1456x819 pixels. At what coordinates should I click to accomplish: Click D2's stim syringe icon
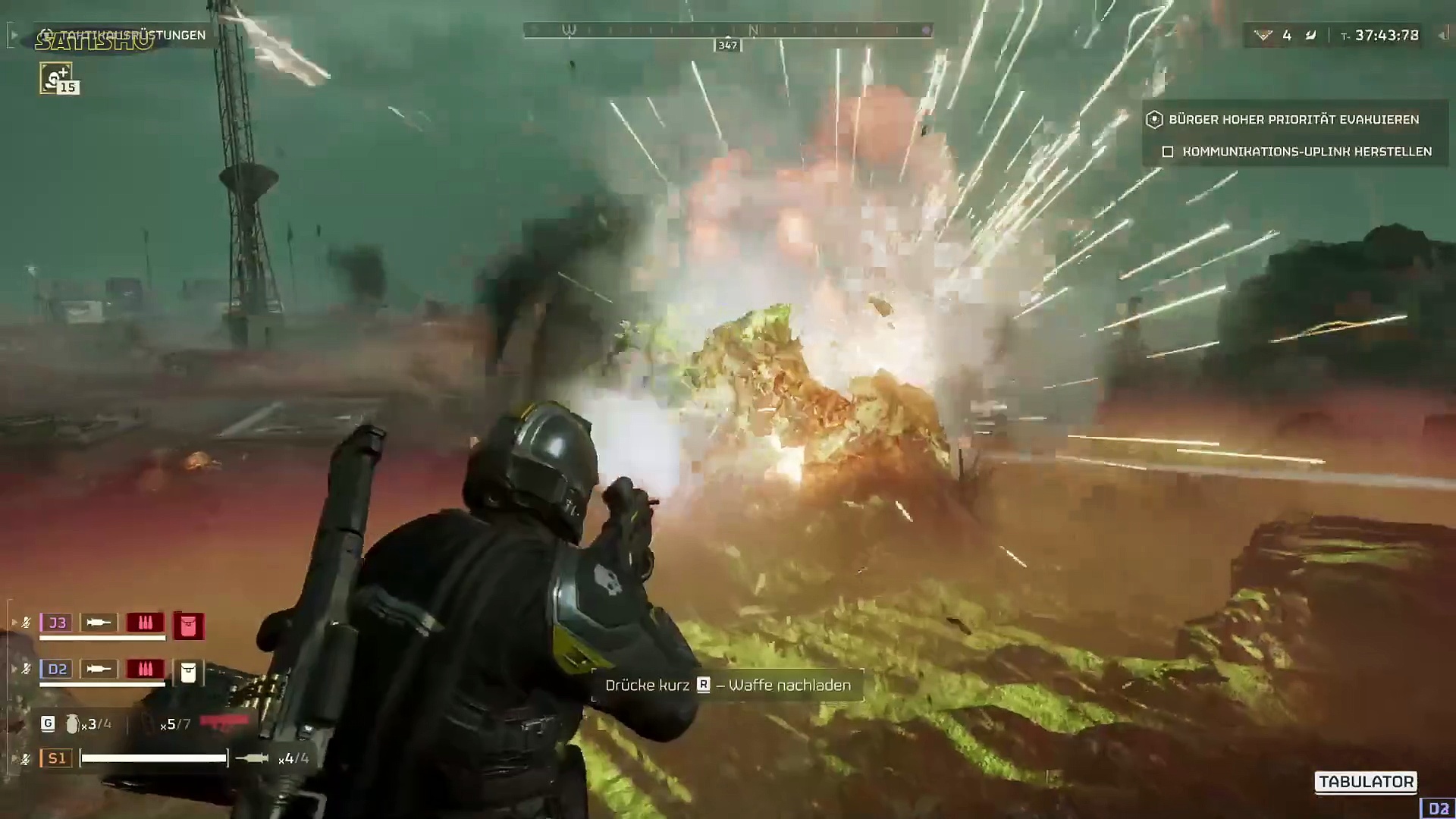pyautogui.click(x=99, y=669)
